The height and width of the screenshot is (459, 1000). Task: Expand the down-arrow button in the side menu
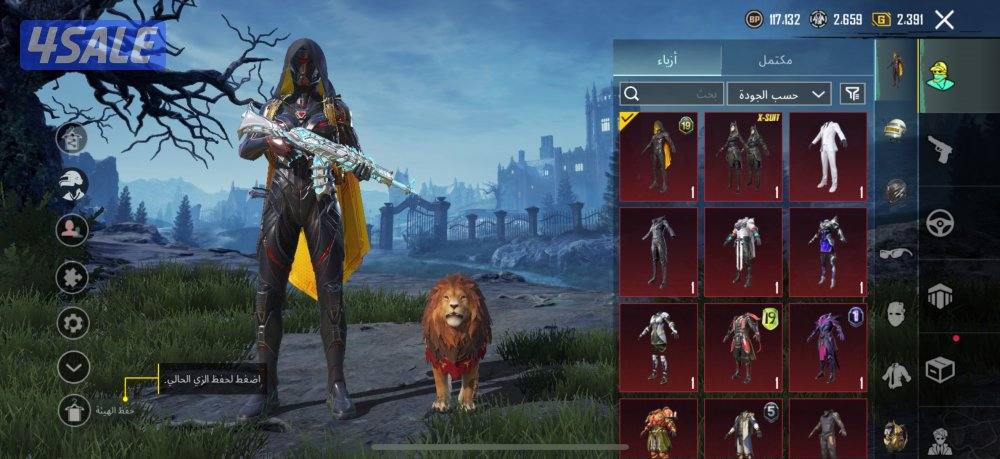click(x=73, y=366)
